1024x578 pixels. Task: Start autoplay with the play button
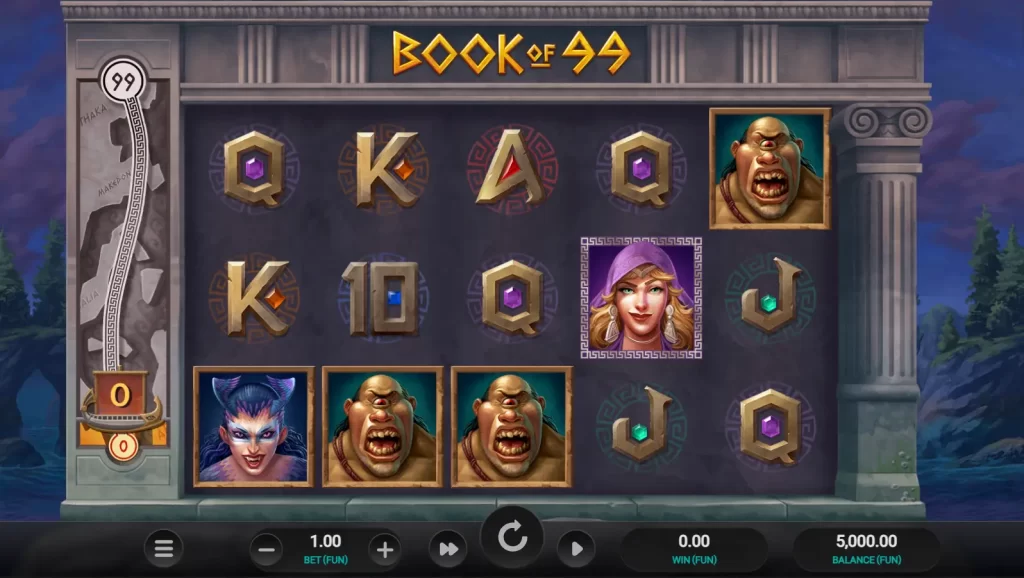pyautogui.click(x=576, y=548)
